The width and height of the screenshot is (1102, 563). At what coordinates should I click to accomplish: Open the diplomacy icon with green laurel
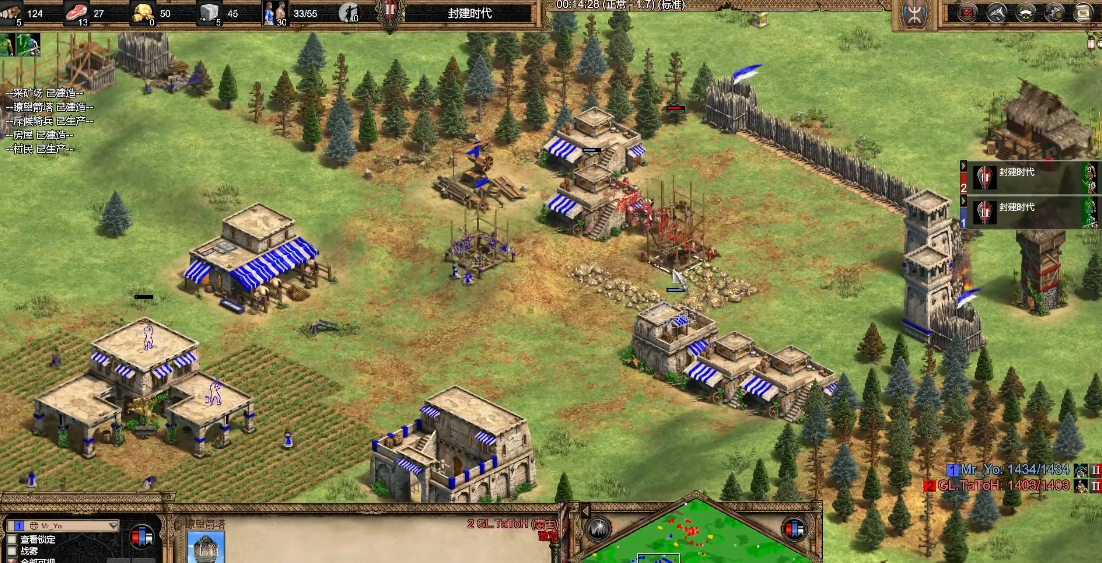pyautogui.click(x=1026, y=13)
